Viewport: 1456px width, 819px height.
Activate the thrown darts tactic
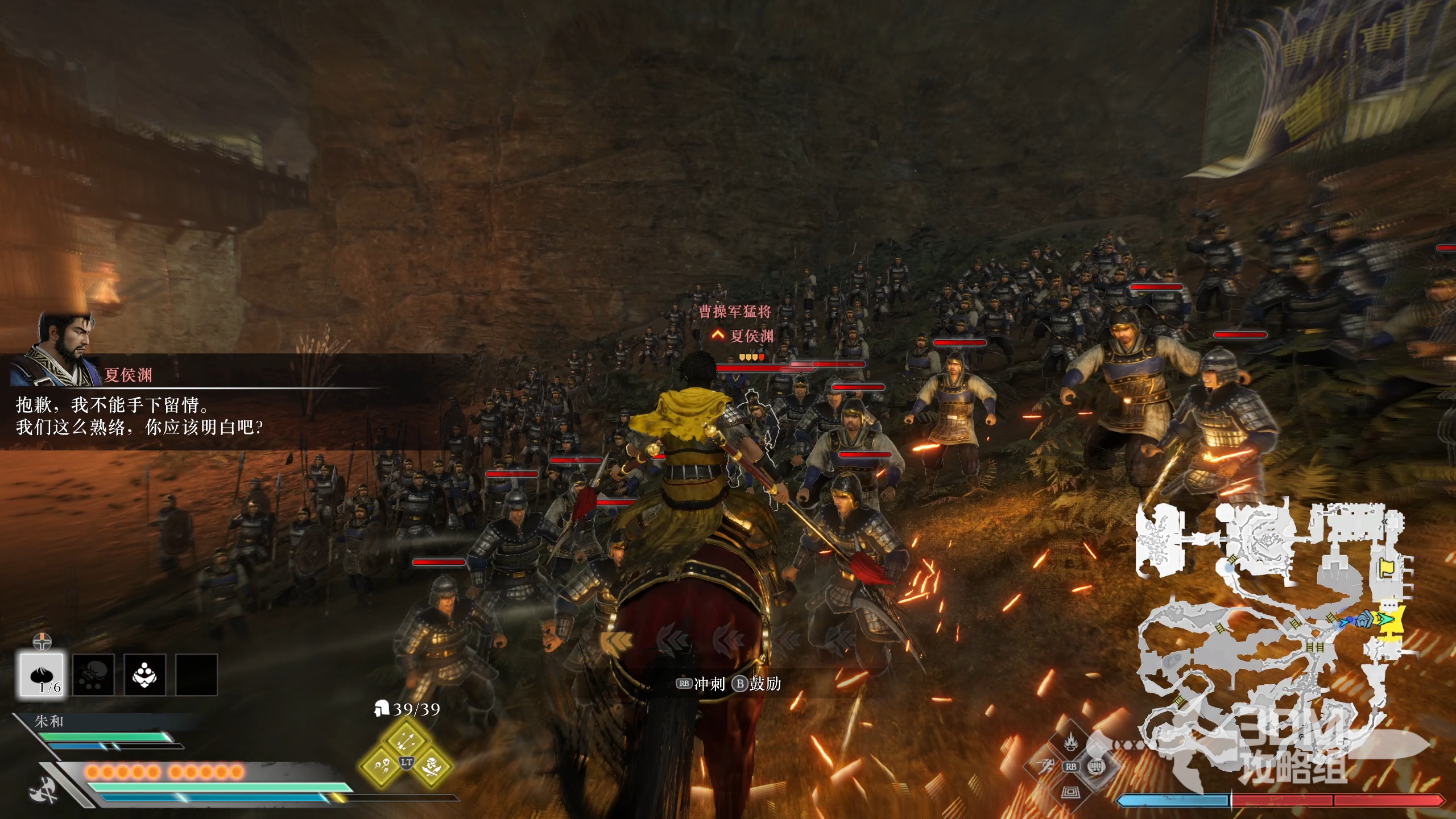(x=380, y=766)
